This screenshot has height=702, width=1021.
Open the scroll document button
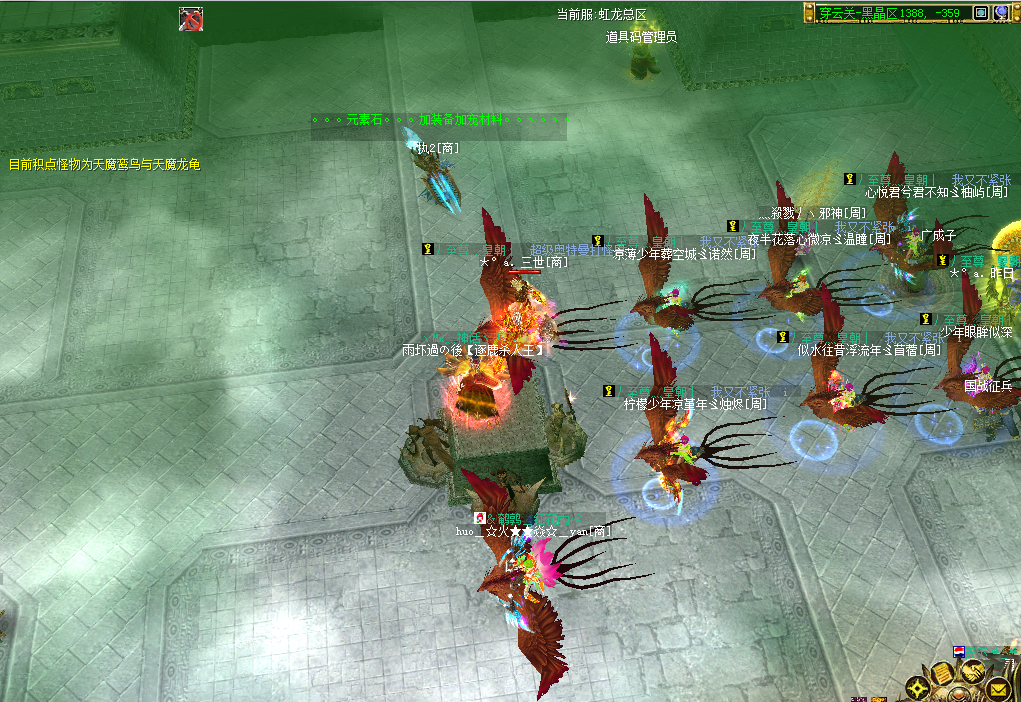(x=943, y=674)
